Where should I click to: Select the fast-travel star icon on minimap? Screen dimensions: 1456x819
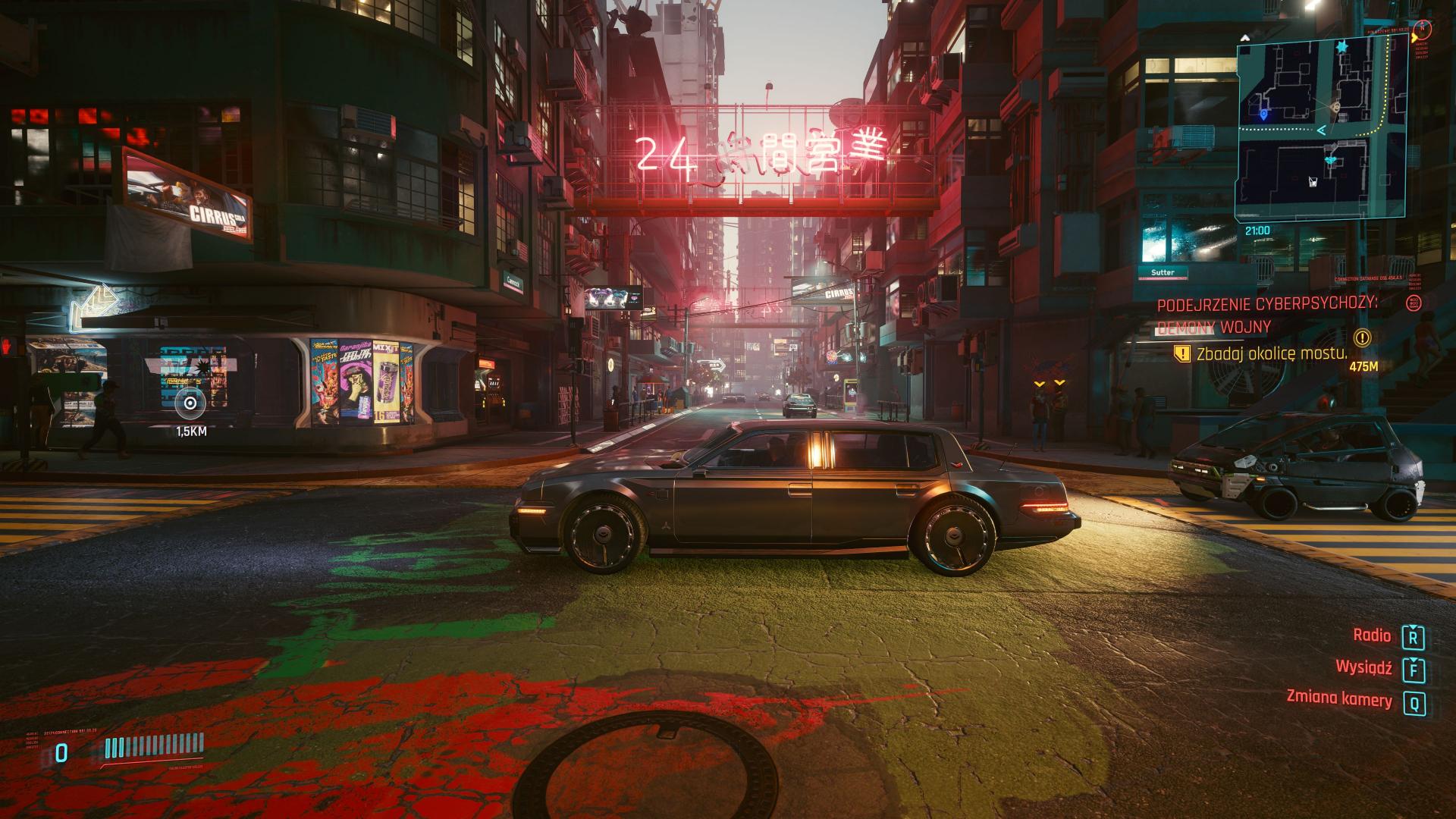click(x=1341, y=48)
